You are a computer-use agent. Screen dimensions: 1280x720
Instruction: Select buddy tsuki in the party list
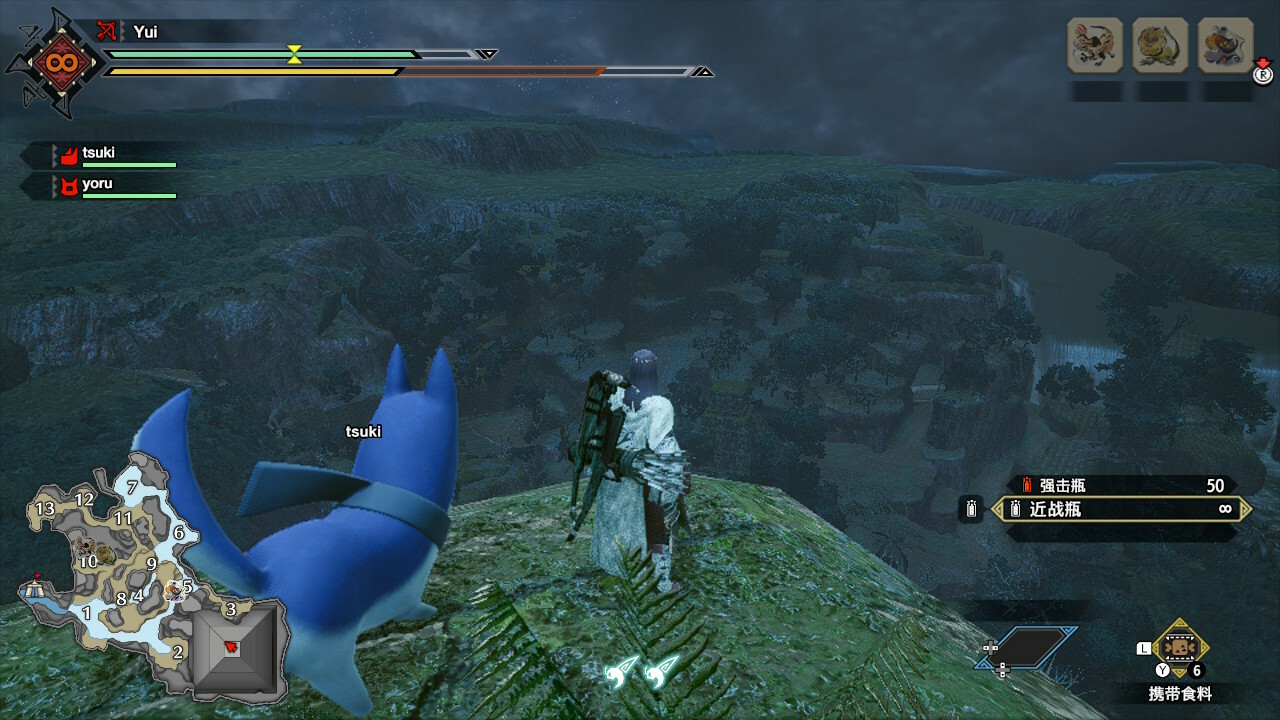coord(98,154)
